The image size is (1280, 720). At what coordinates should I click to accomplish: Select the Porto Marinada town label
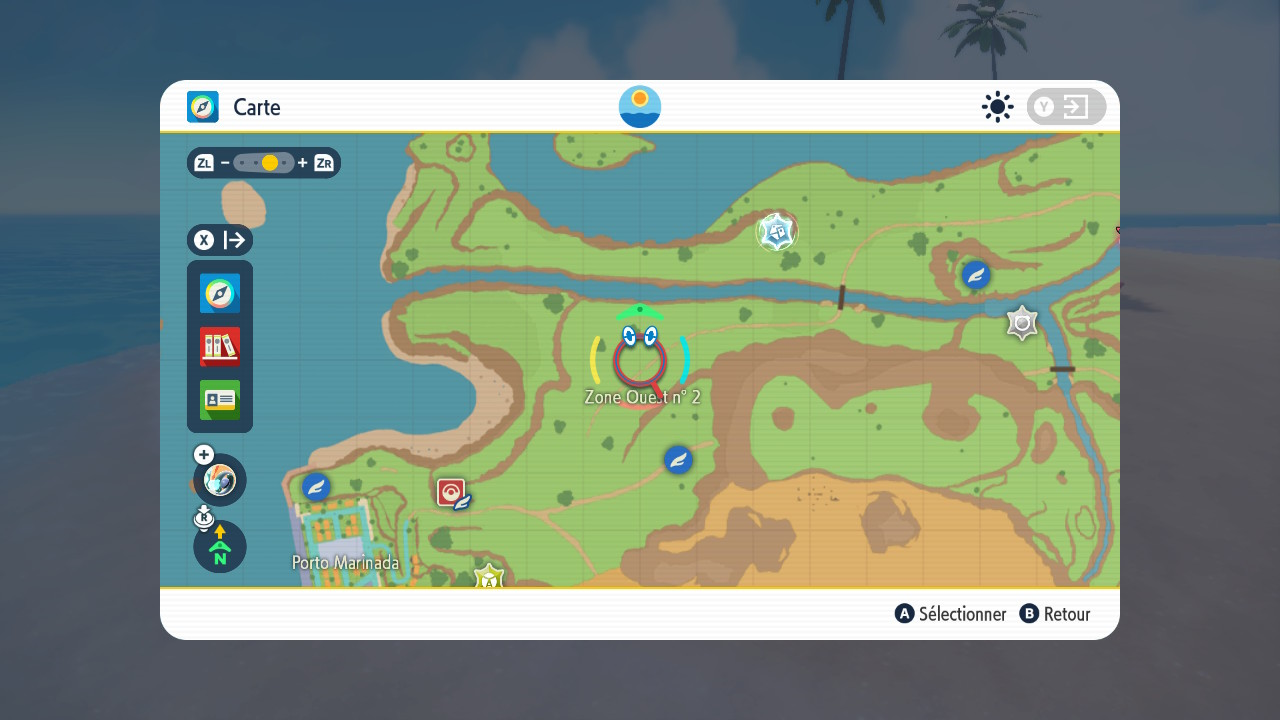(345, 563)
